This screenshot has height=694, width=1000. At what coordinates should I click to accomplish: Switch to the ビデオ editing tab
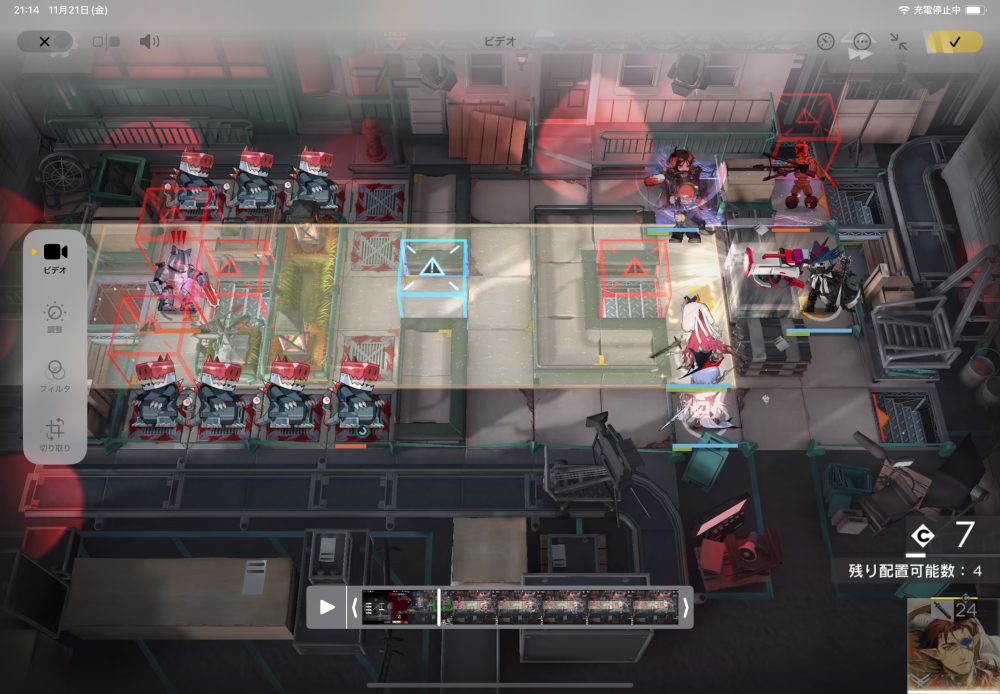(x=55, y=257)
